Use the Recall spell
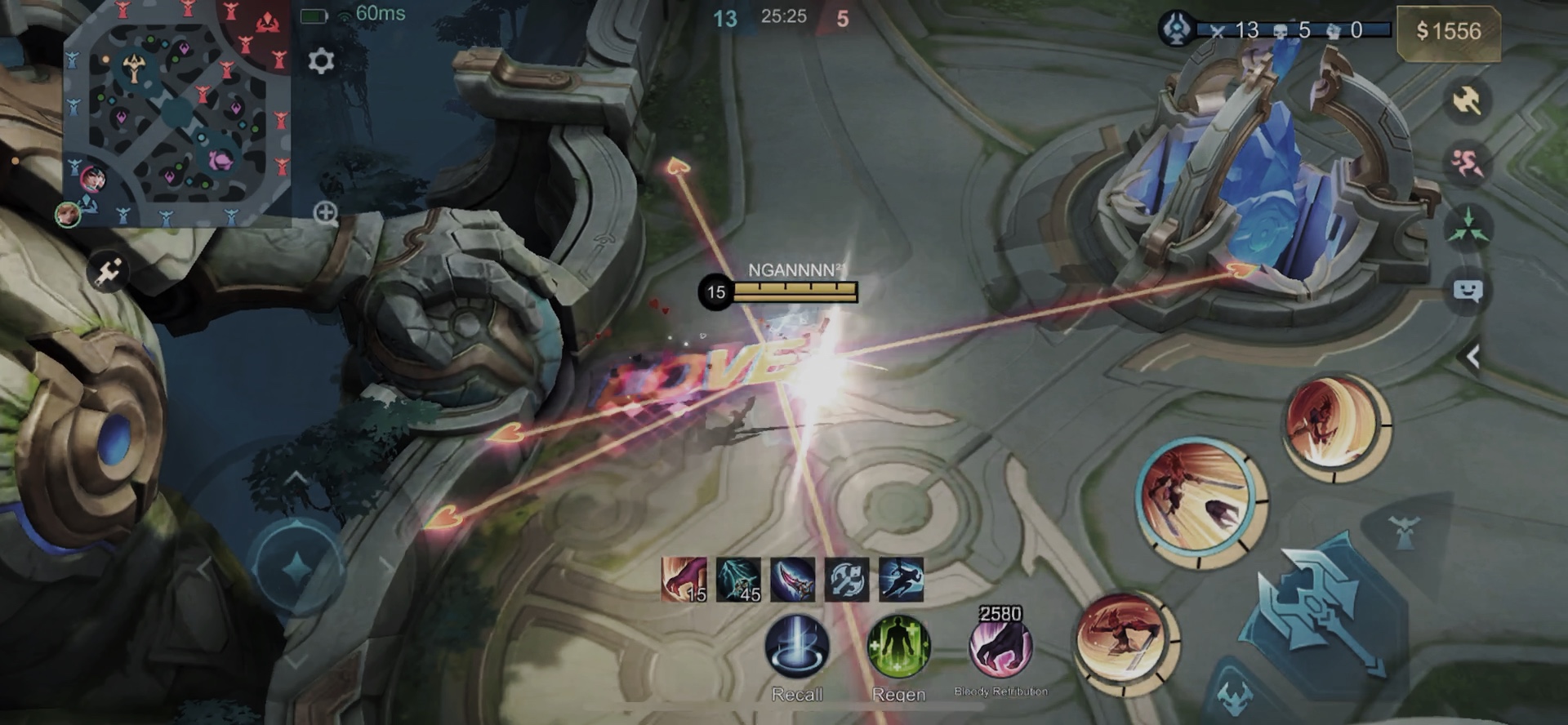The image size is (1568, 725). (797, 647)
